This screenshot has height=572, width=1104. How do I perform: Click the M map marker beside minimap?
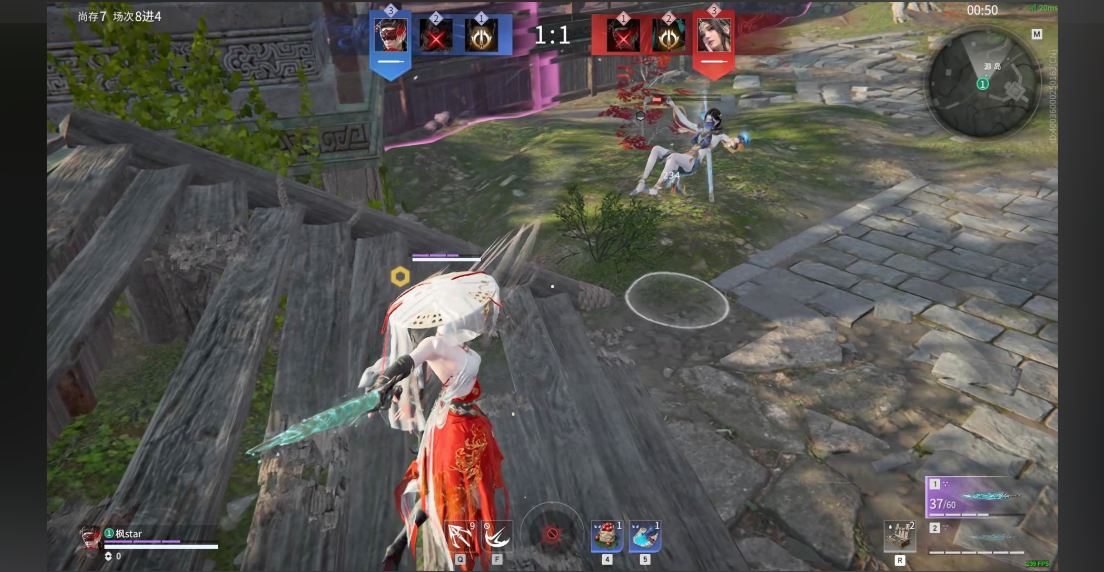point(1037,34)
